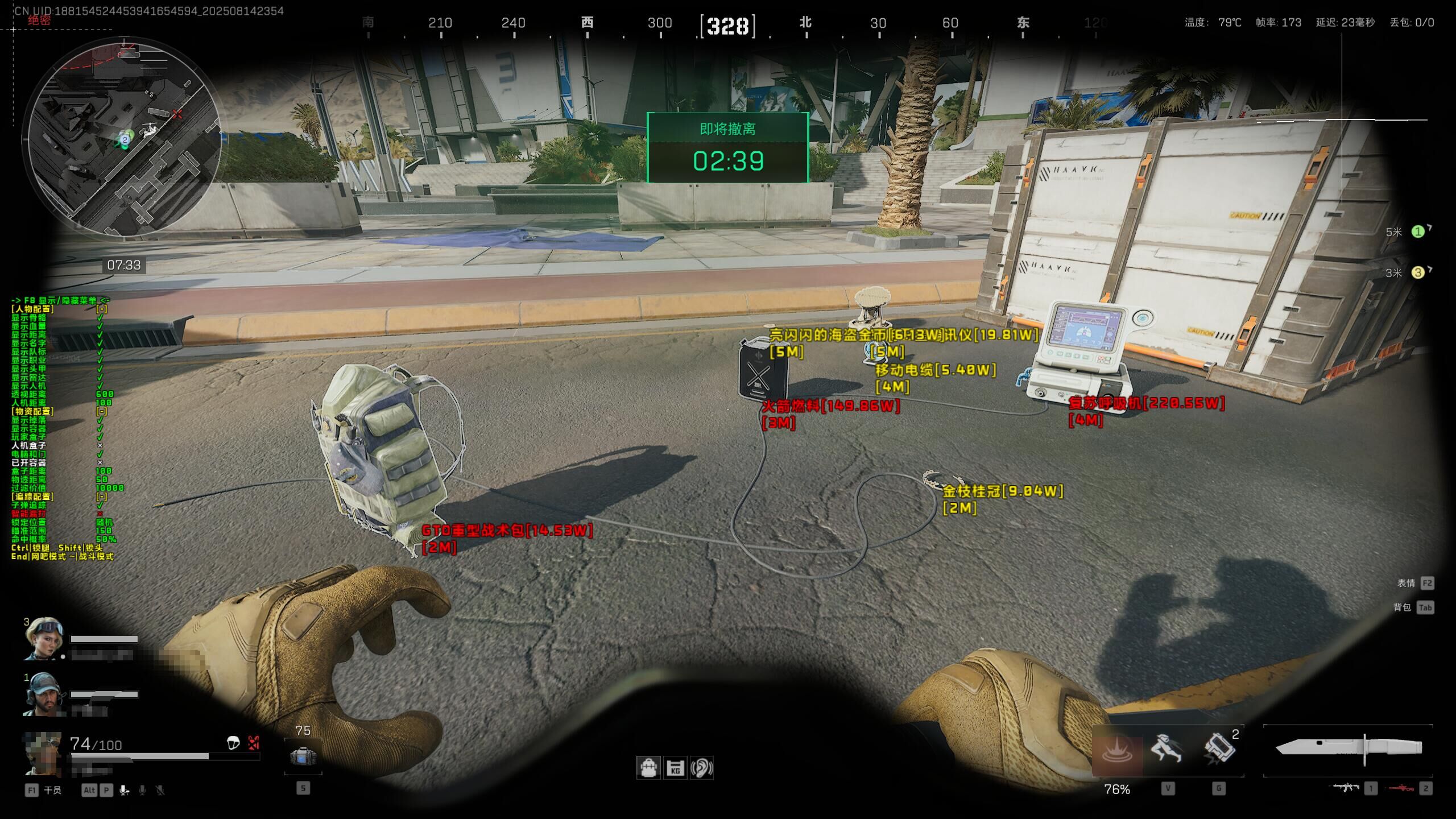Click the muted microphone icon
This screenshot has height=819, width=1456.
160,790
